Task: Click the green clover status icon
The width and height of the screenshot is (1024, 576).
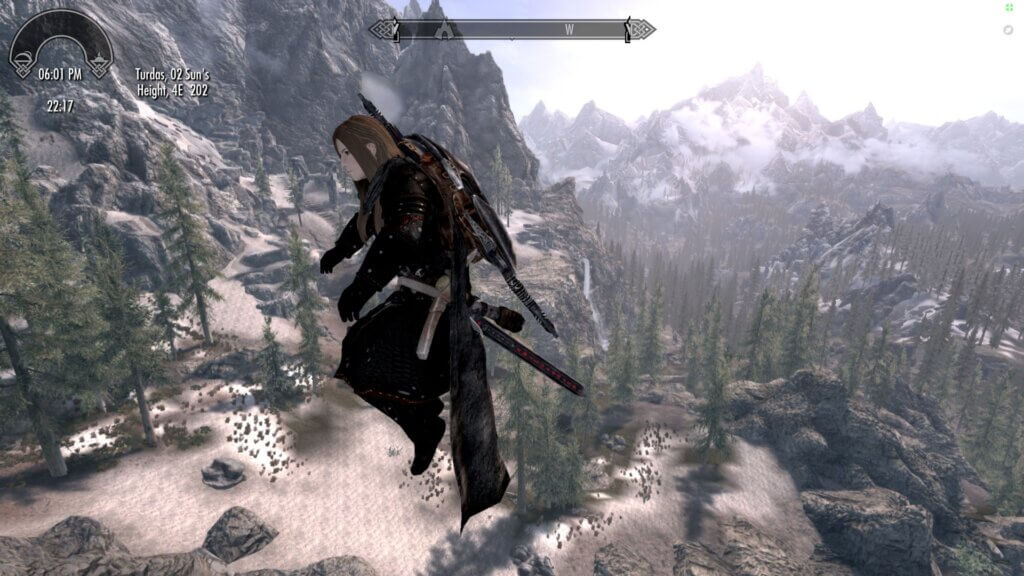Action: point(1008,8)
